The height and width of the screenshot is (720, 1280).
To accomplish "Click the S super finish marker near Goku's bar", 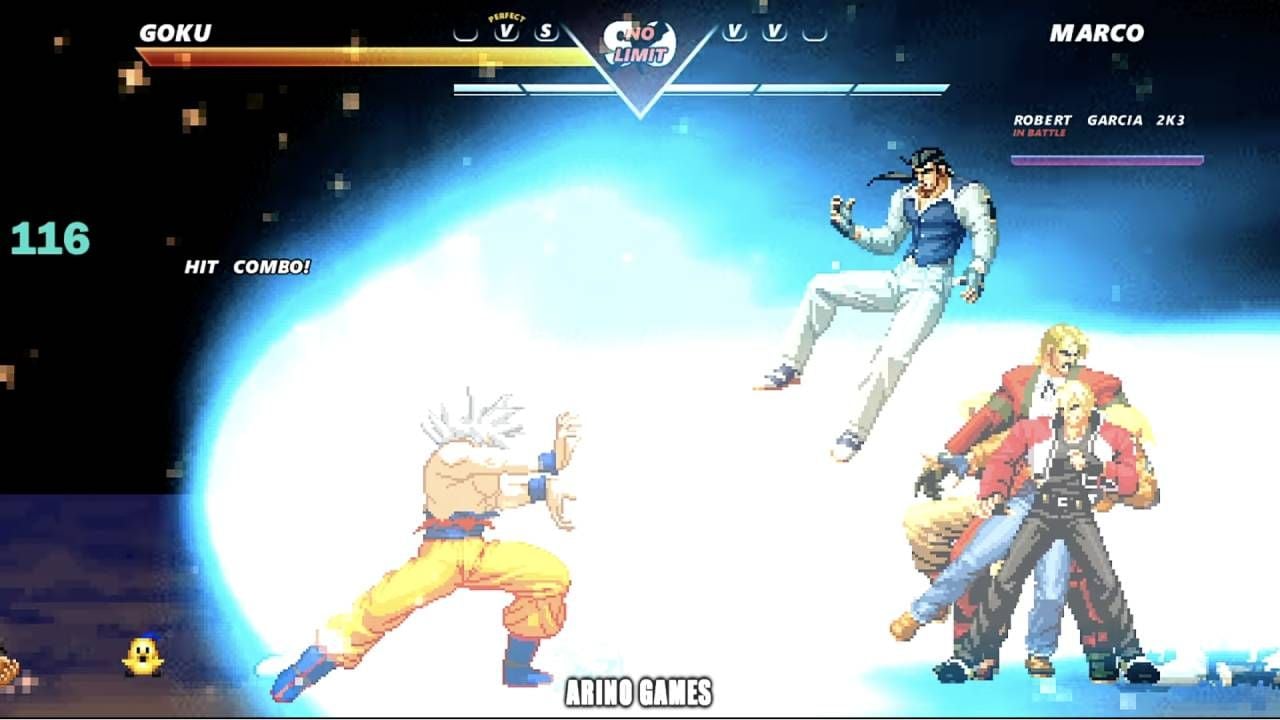I will click(544, 32).
